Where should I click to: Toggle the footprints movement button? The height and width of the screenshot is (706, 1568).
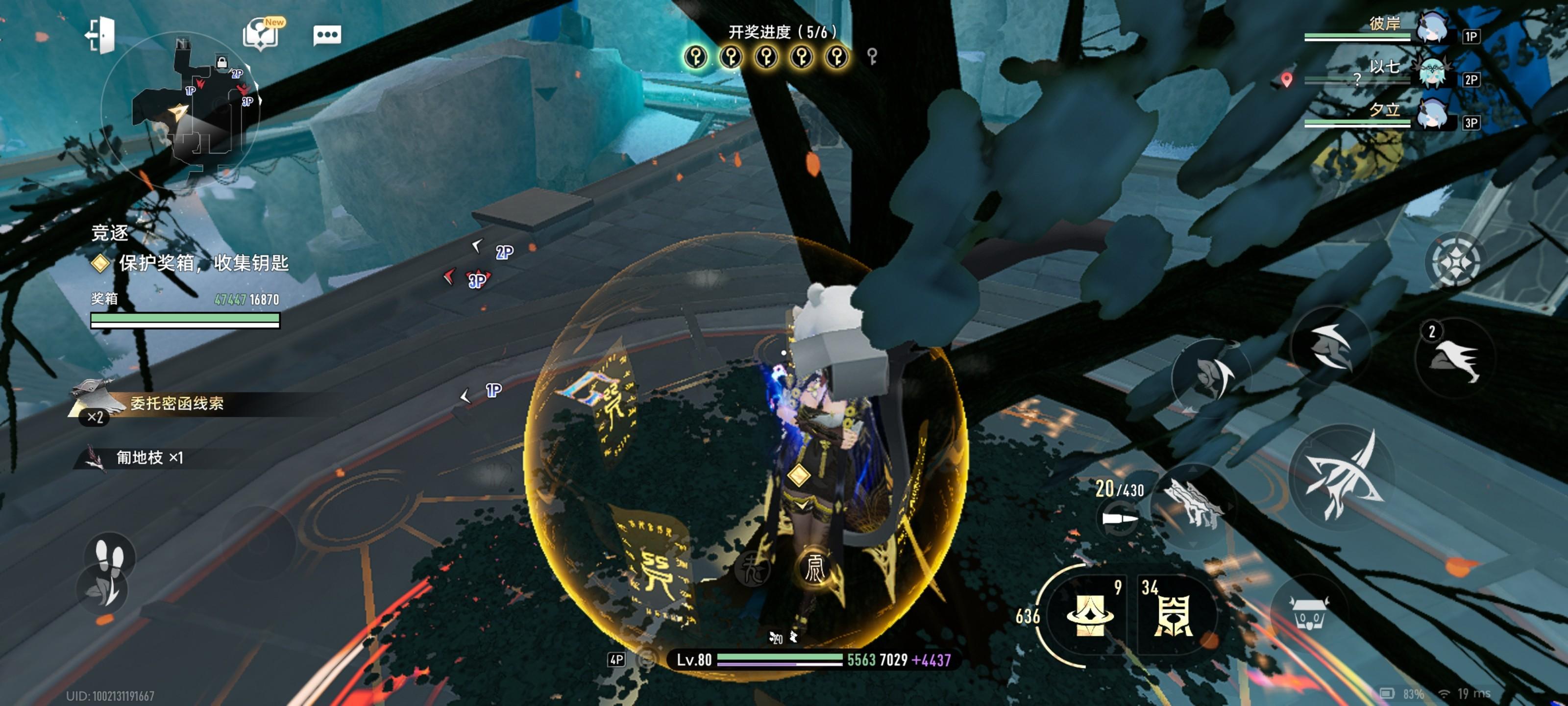[x=110, y=555]
